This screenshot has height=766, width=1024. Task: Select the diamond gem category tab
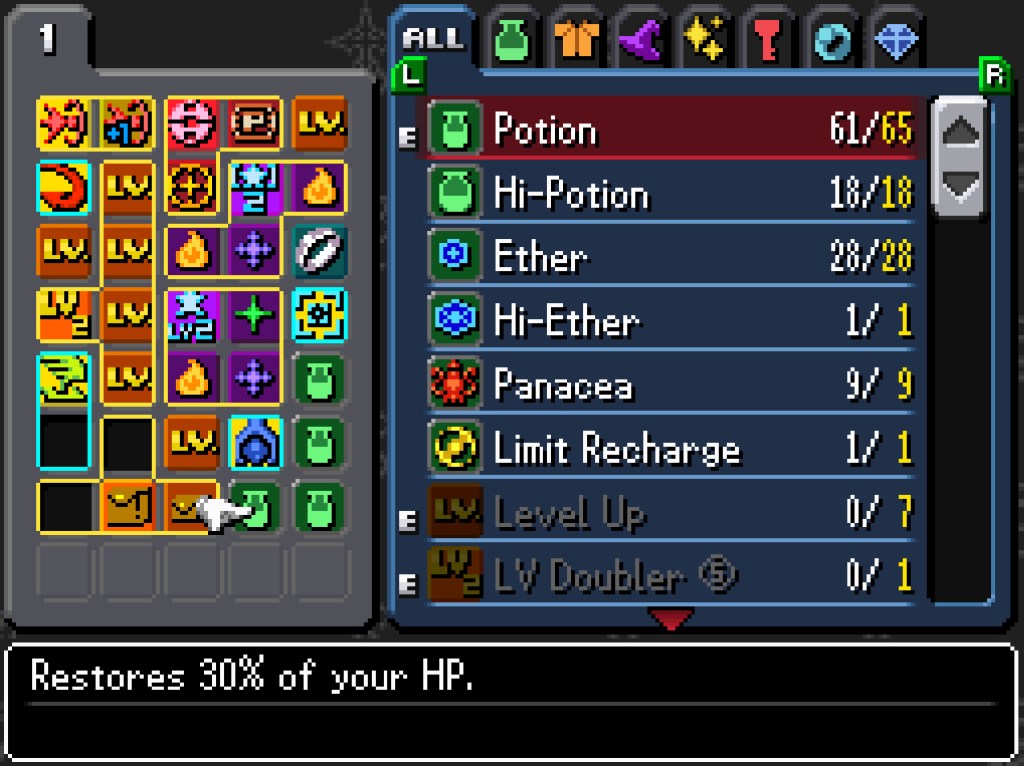click(x=896, y=43)
